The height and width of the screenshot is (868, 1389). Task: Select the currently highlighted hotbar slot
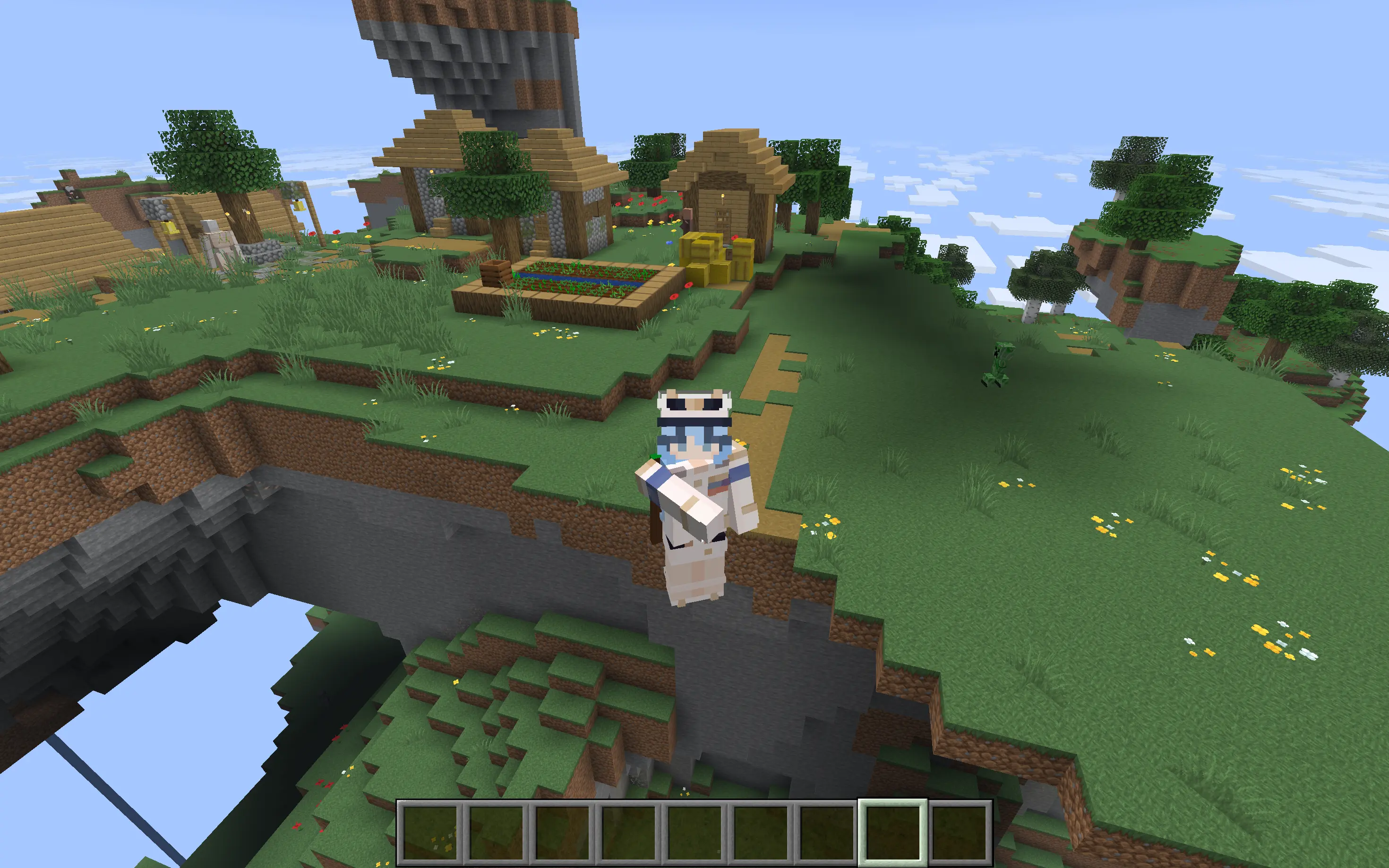[892, 833]
